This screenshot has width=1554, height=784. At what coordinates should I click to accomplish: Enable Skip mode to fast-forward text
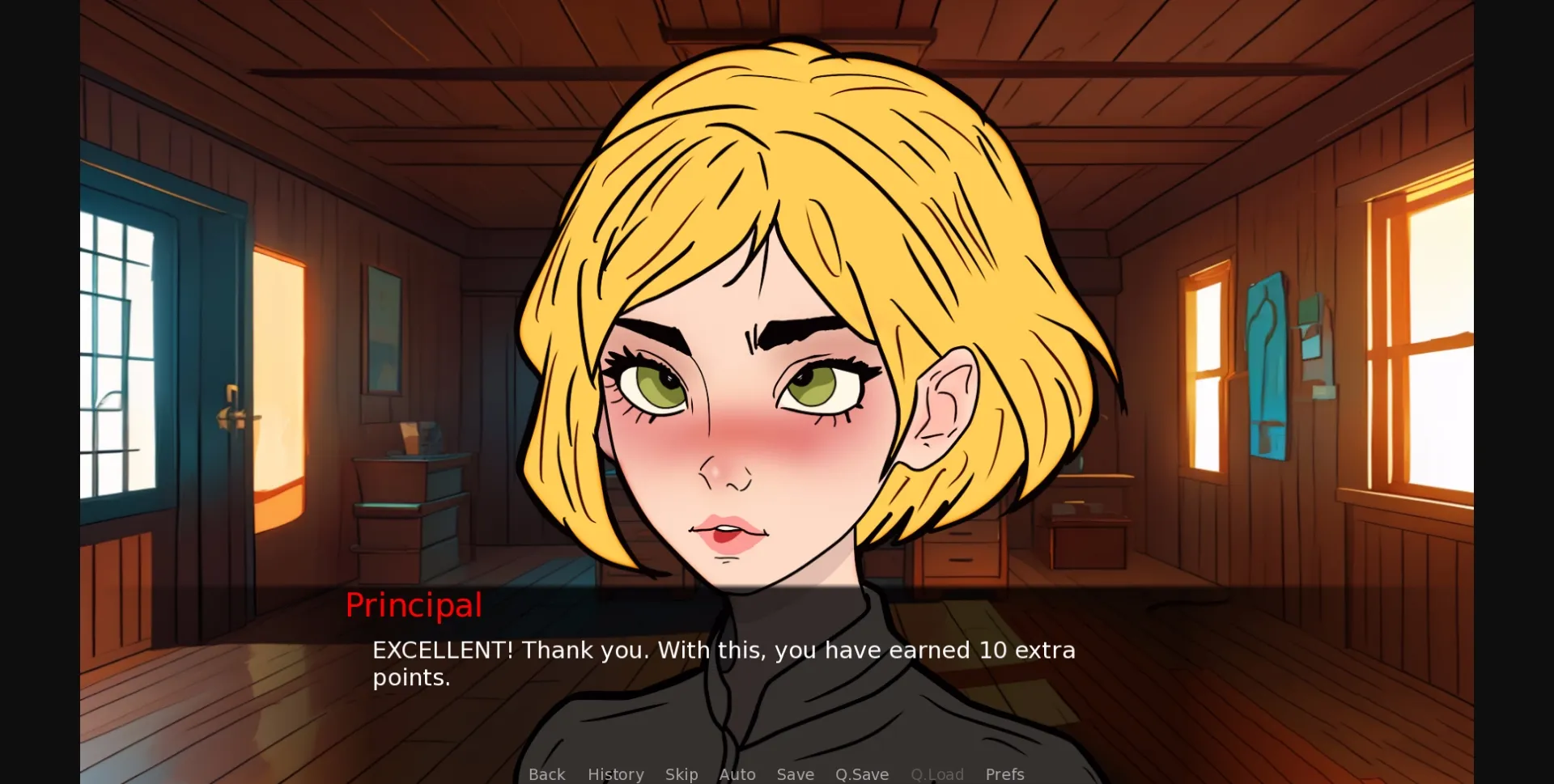(x=681, y=774)
